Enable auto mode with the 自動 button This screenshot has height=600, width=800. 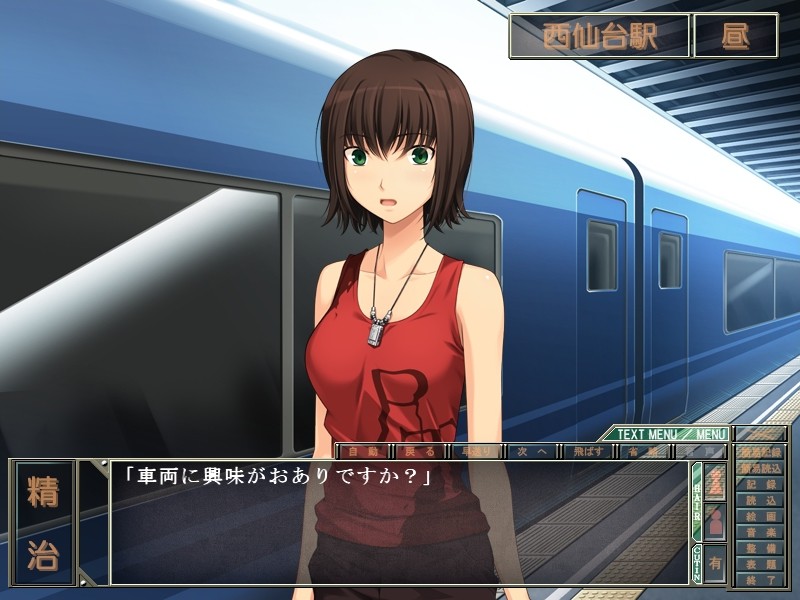[362, 451]
